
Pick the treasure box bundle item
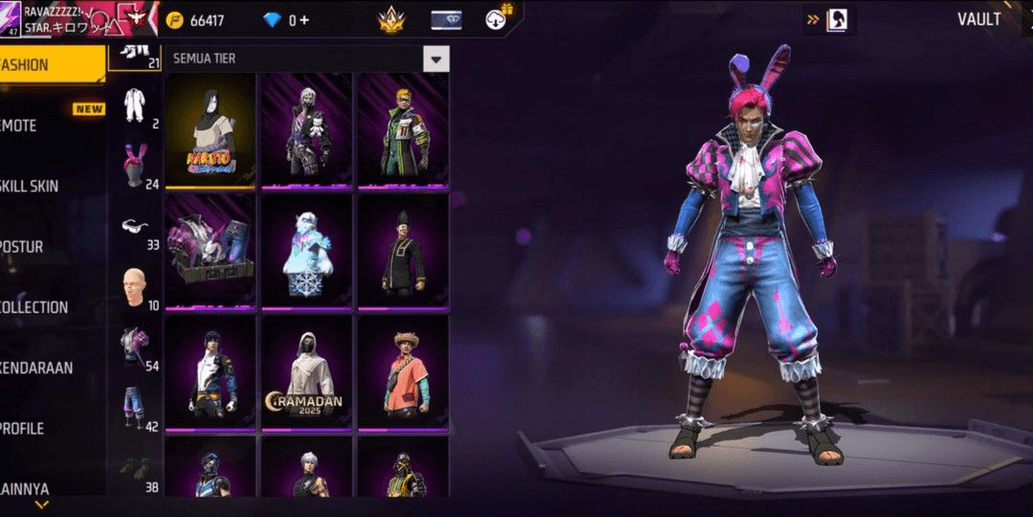point(209,251)
